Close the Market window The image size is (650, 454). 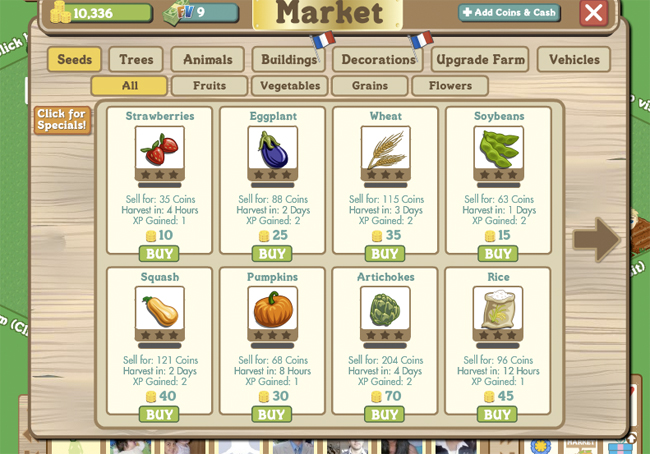pos(594,13)
